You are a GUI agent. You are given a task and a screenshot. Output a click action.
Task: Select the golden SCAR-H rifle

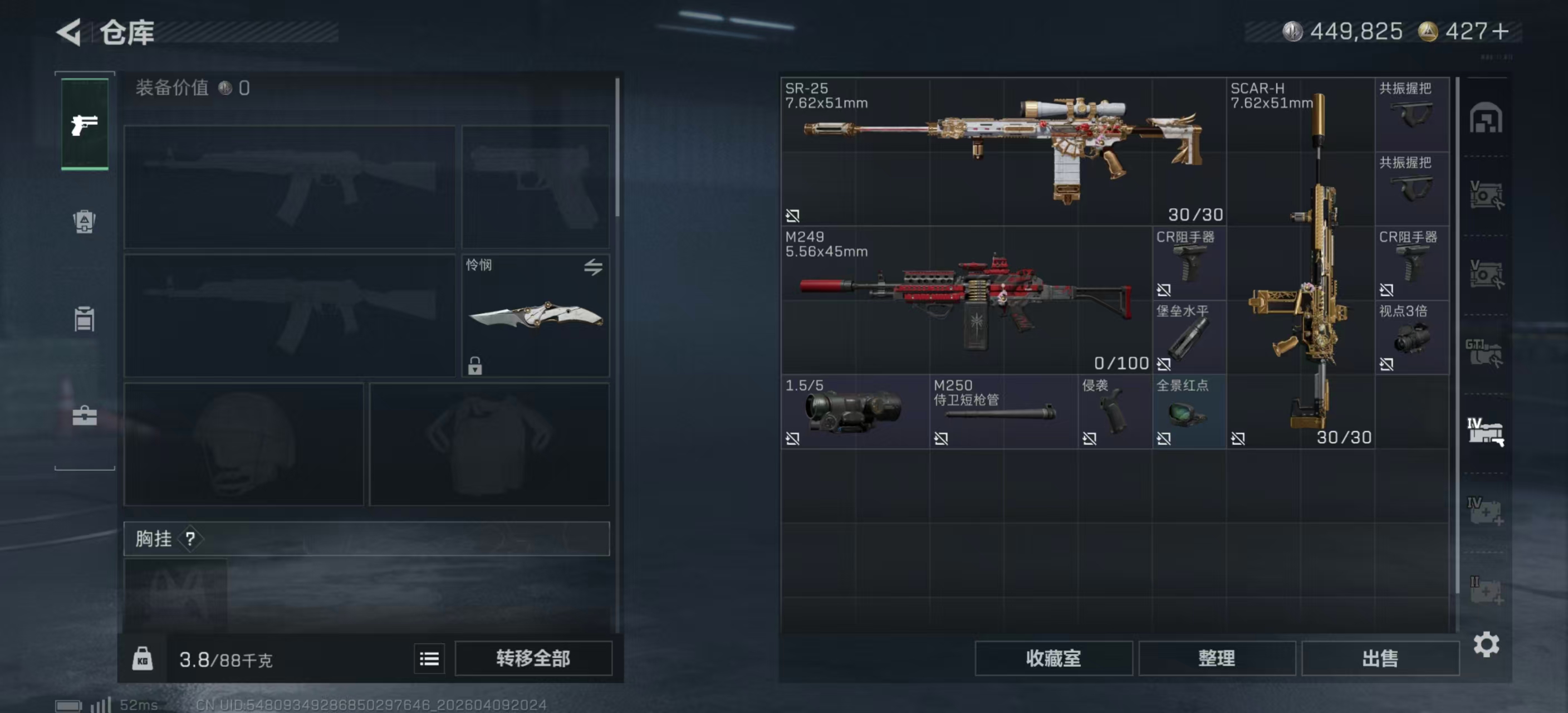point(1300,262)
